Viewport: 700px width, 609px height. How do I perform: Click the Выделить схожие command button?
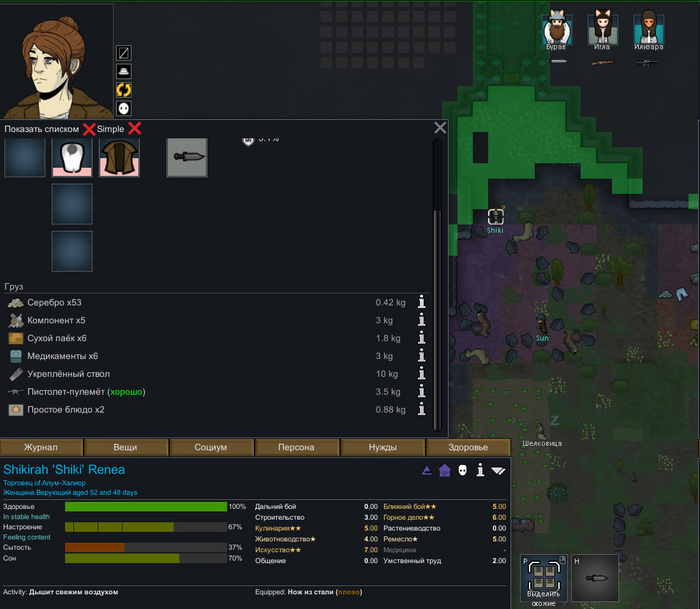[x=544, y=579]
